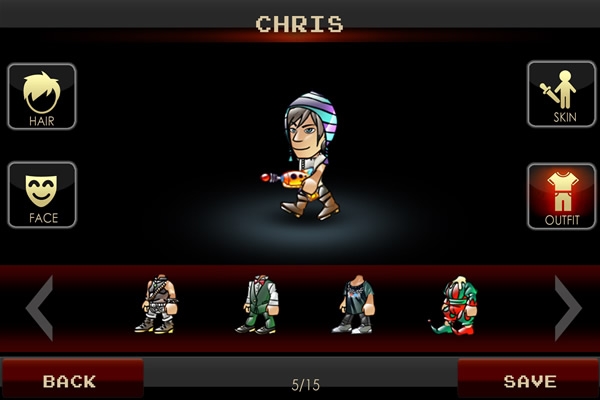The height and width of the screenshot is (400, 600).
Task: Choose the Skin category
Action: 561,94
